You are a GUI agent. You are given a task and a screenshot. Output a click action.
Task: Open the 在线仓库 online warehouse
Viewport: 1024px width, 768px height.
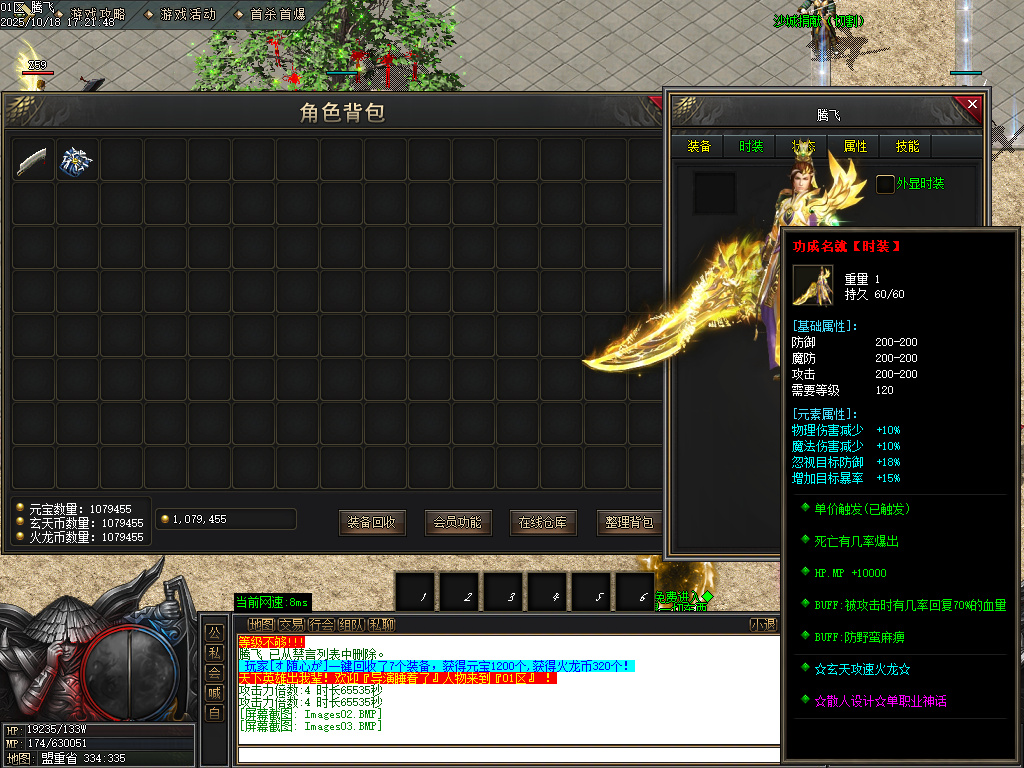[543, 522]
